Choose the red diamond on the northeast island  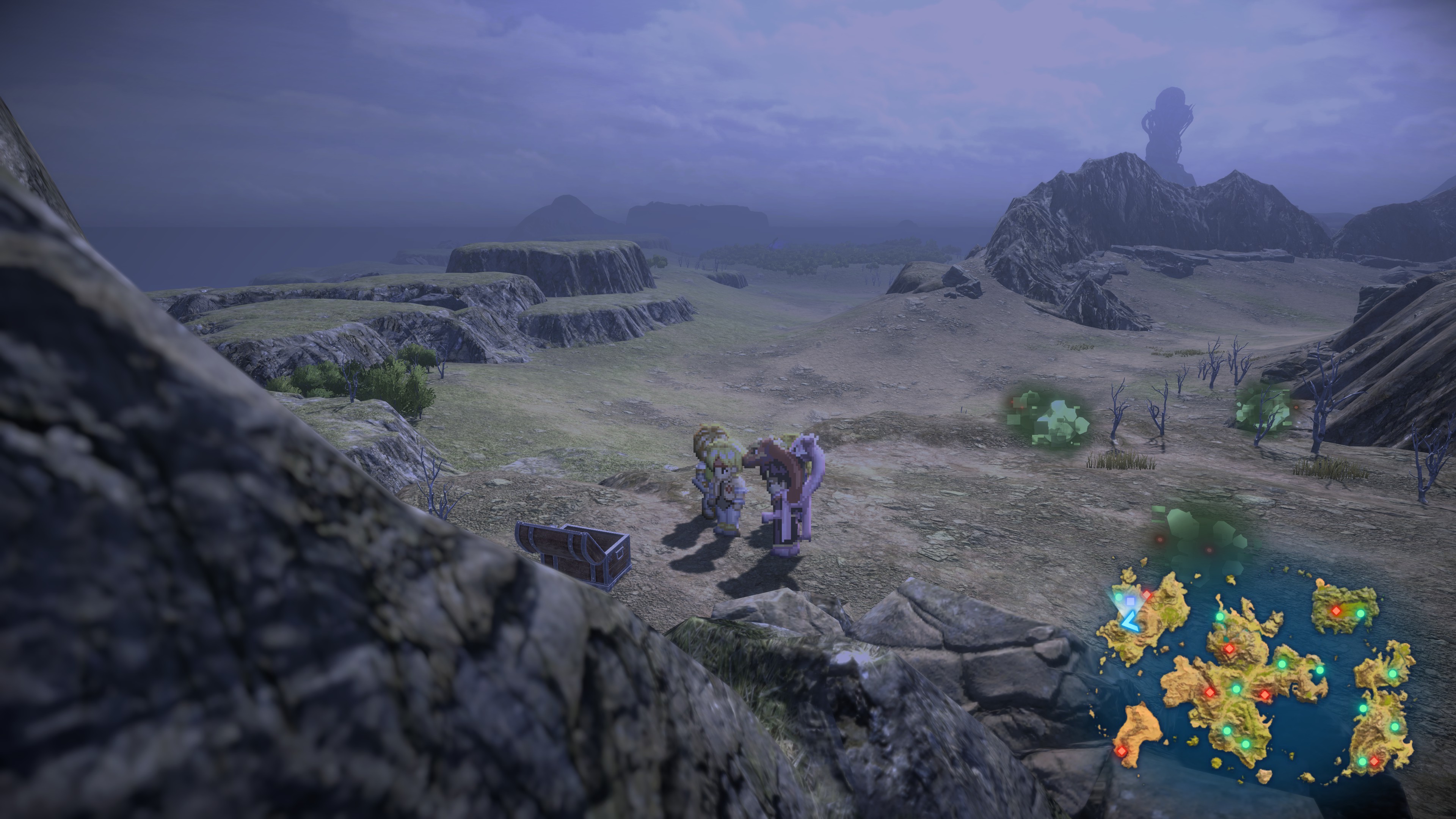click(x=1335, y=611)
